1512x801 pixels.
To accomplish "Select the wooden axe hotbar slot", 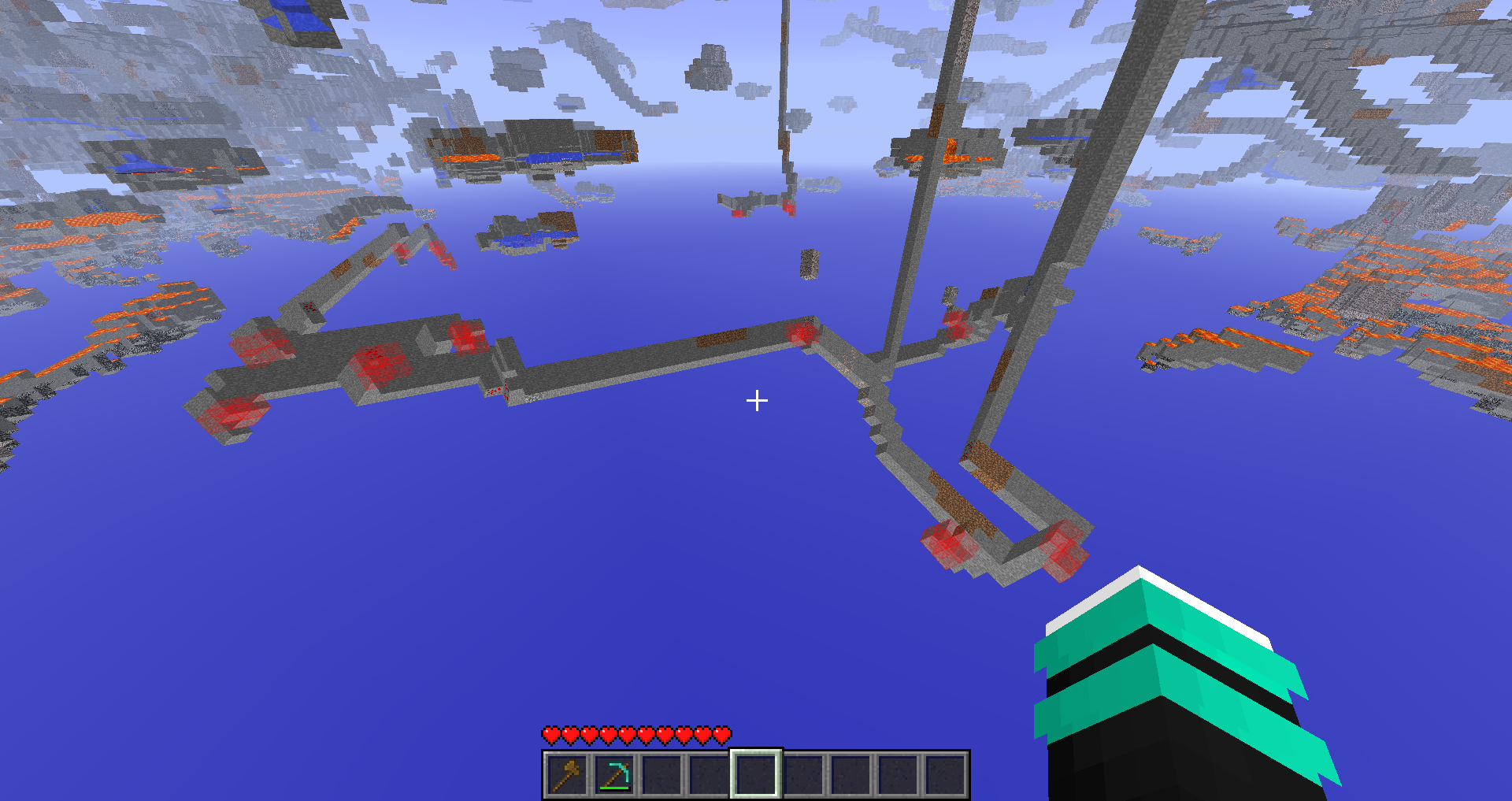I will click(x=567, y=775).
